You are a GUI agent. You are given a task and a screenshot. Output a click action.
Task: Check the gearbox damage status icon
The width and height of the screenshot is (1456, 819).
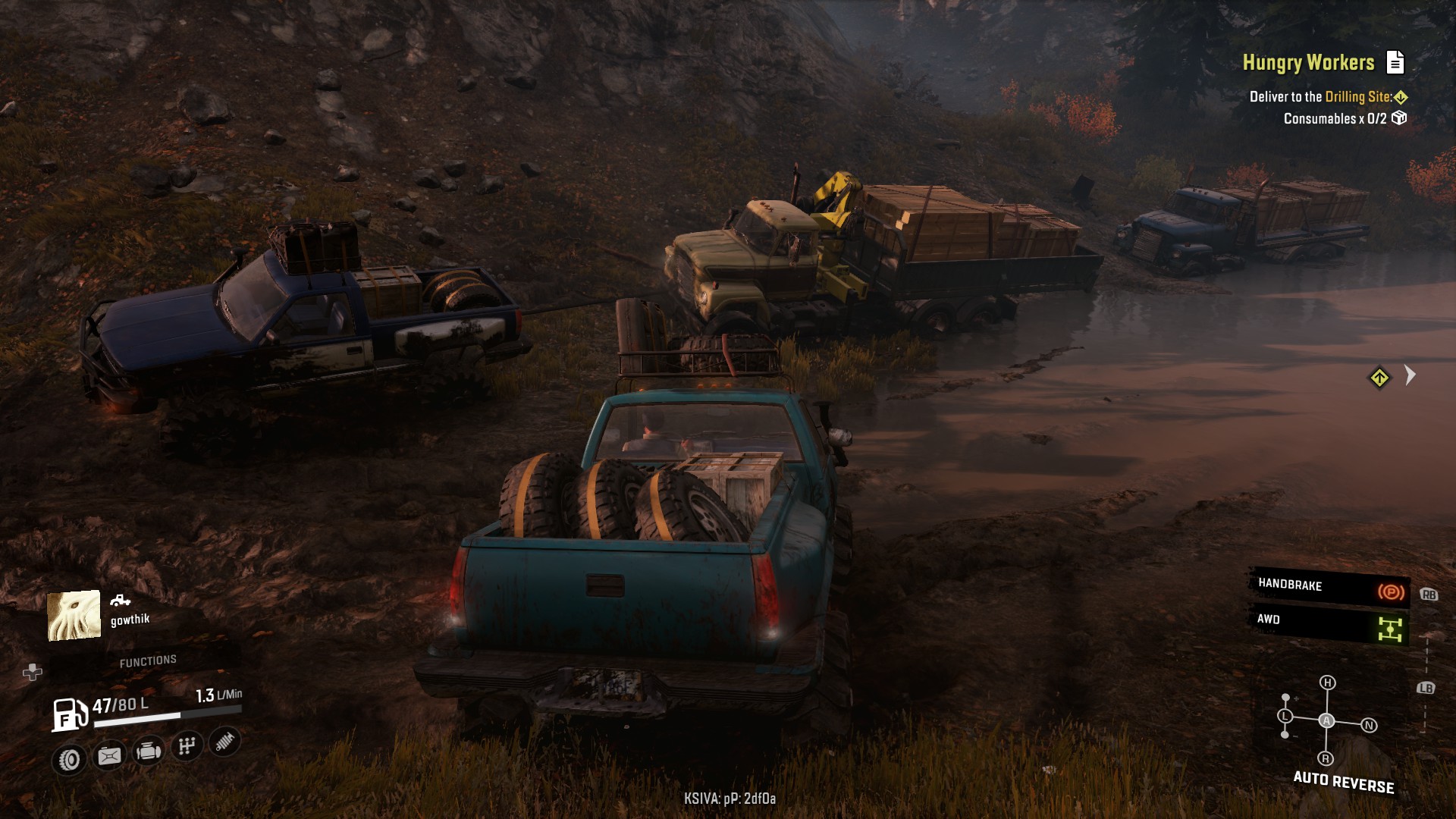[x=187, y=746]
